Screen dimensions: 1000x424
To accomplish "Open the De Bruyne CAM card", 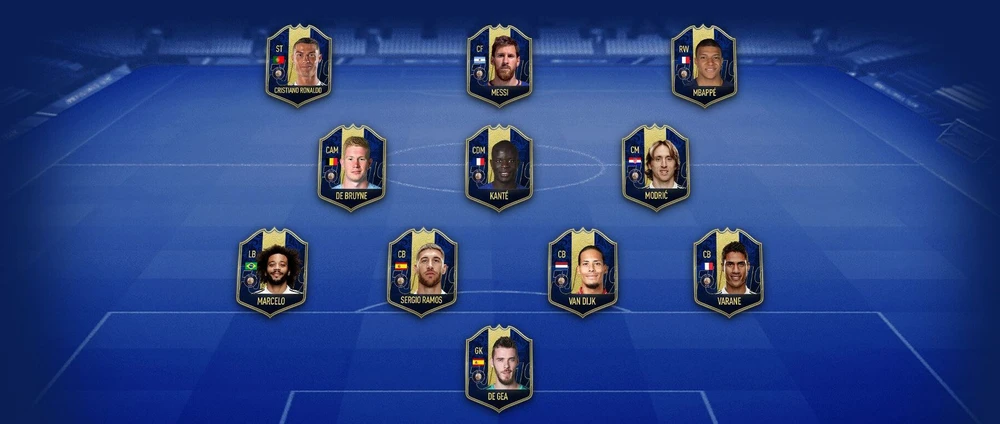I will (x=352, y=167).
